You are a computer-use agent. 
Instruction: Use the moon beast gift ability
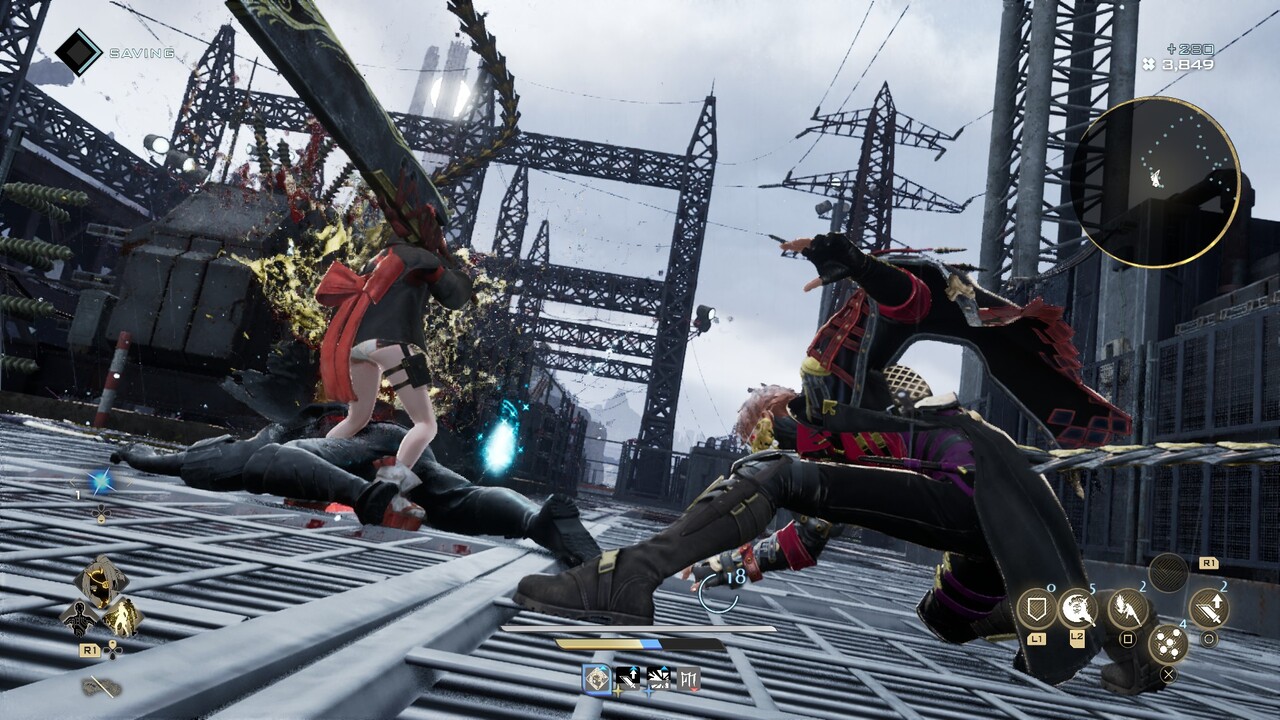[x=1078, y=607]
